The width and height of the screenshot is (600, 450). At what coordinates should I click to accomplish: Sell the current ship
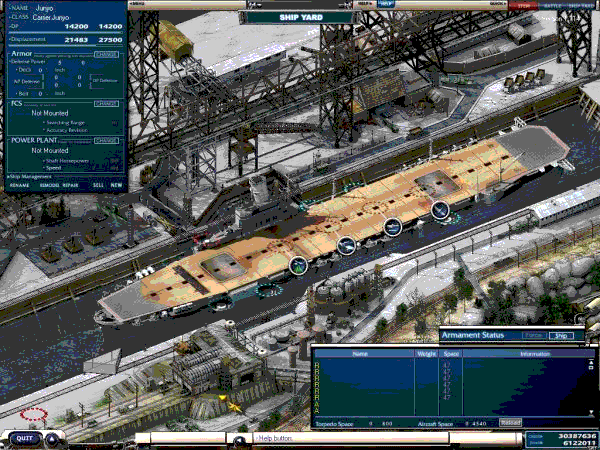pos(97,185)
